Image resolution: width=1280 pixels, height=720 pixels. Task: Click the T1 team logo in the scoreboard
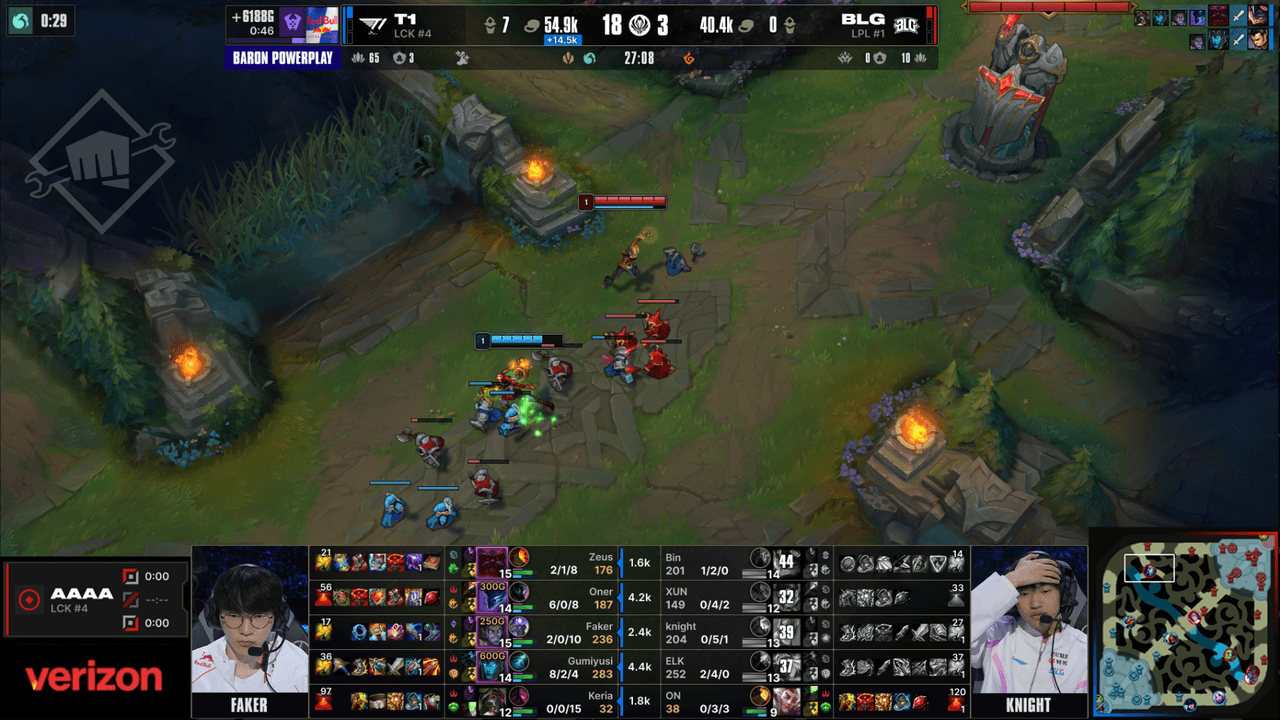click(371, 25)
